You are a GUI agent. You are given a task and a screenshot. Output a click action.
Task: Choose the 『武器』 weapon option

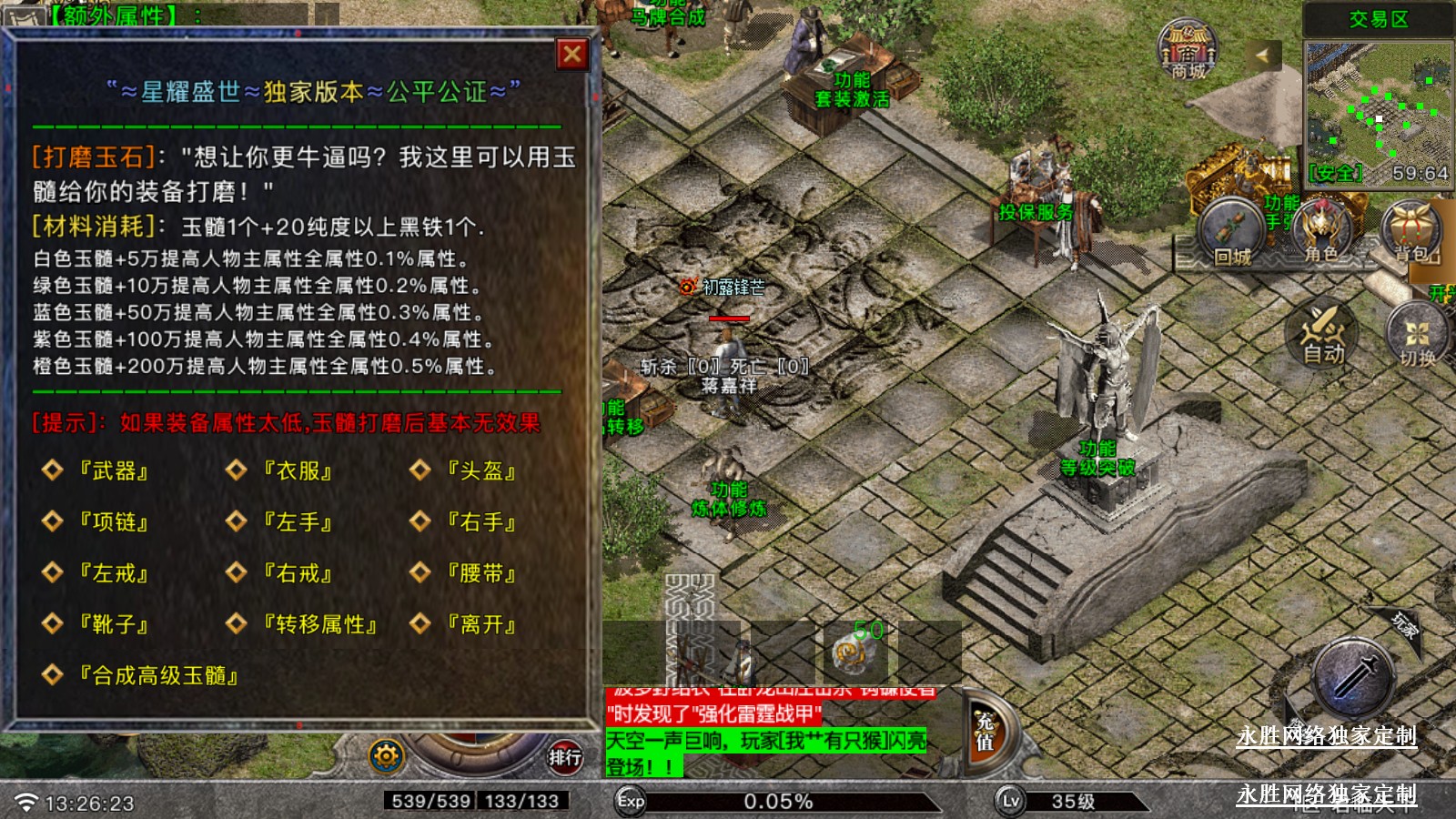click(113, 470)
